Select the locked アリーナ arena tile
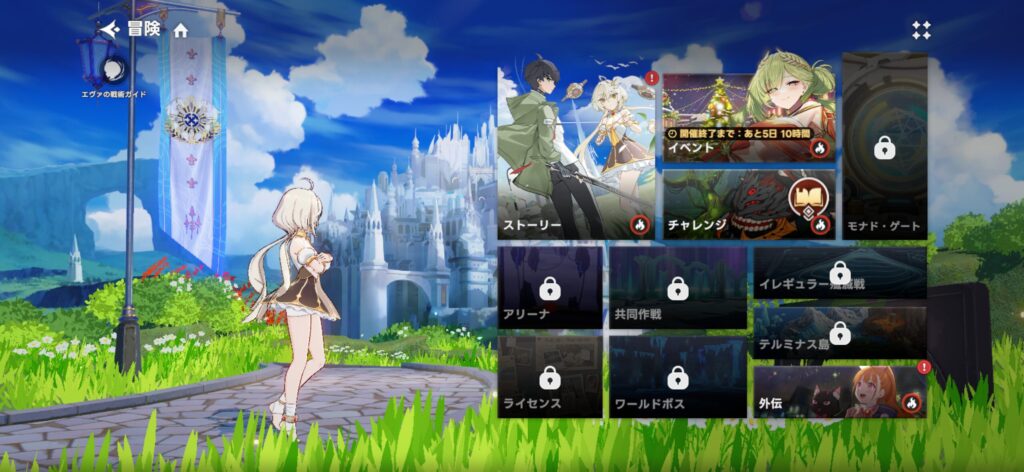1024x472 pixels. 549,289
